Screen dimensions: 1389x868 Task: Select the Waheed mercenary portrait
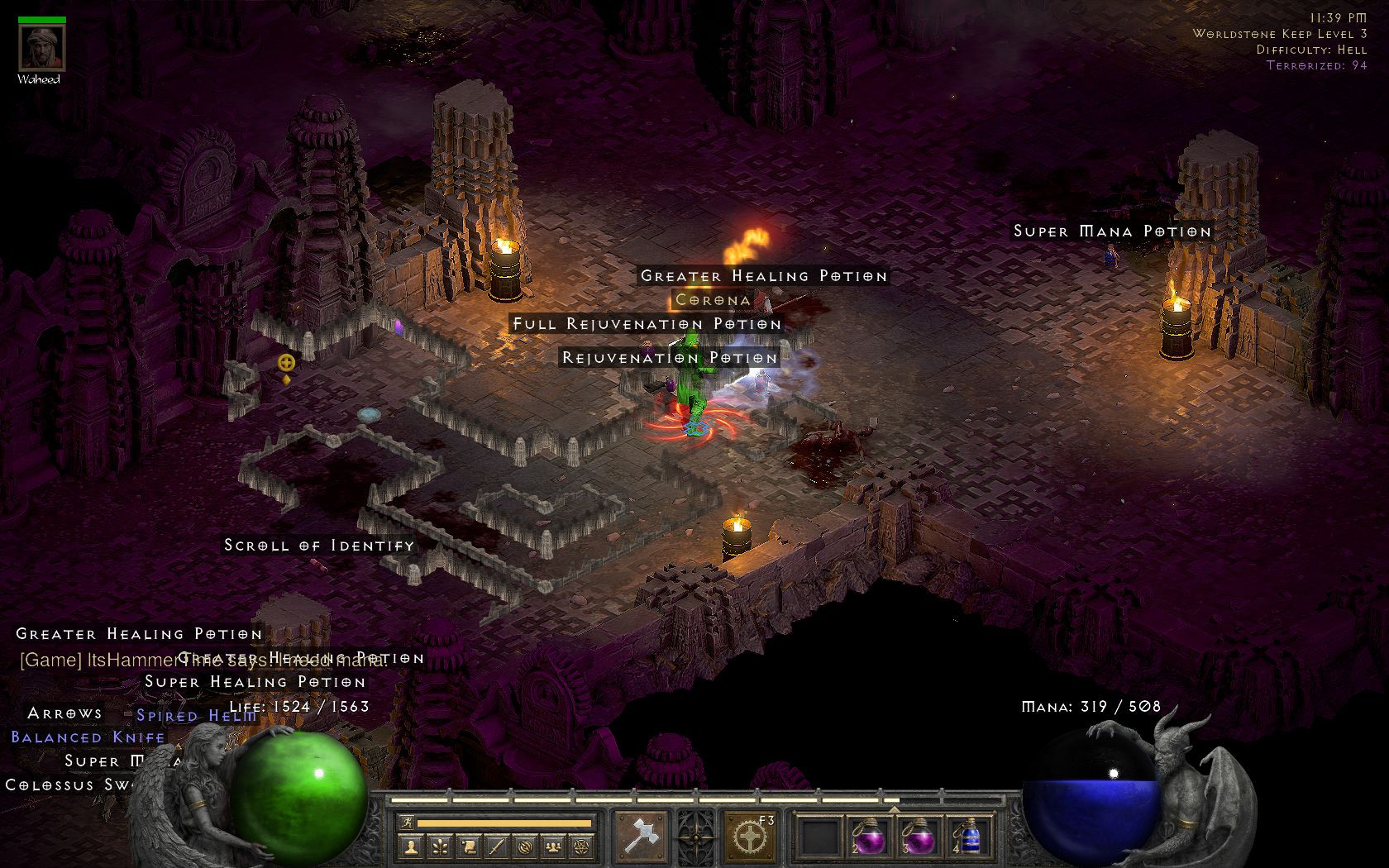38,50
